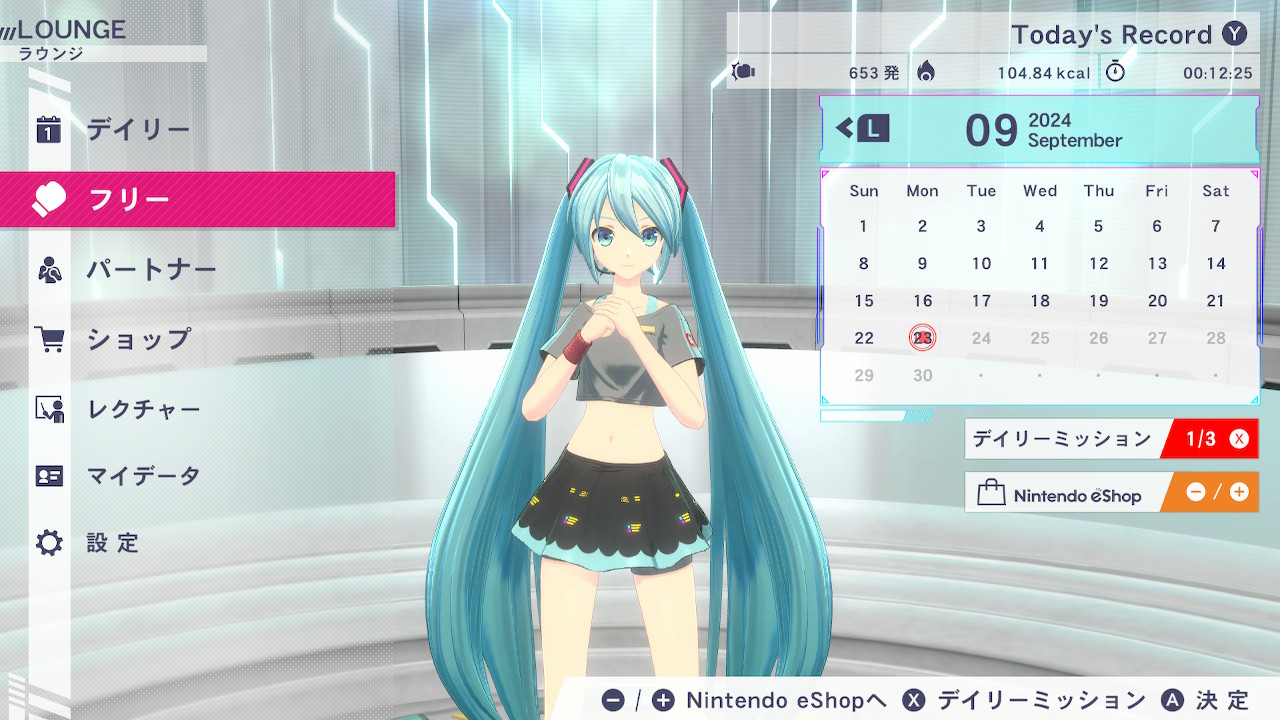Open the Nintendo eShop button
This screenshot has height=720, width=1280.
1110,493
